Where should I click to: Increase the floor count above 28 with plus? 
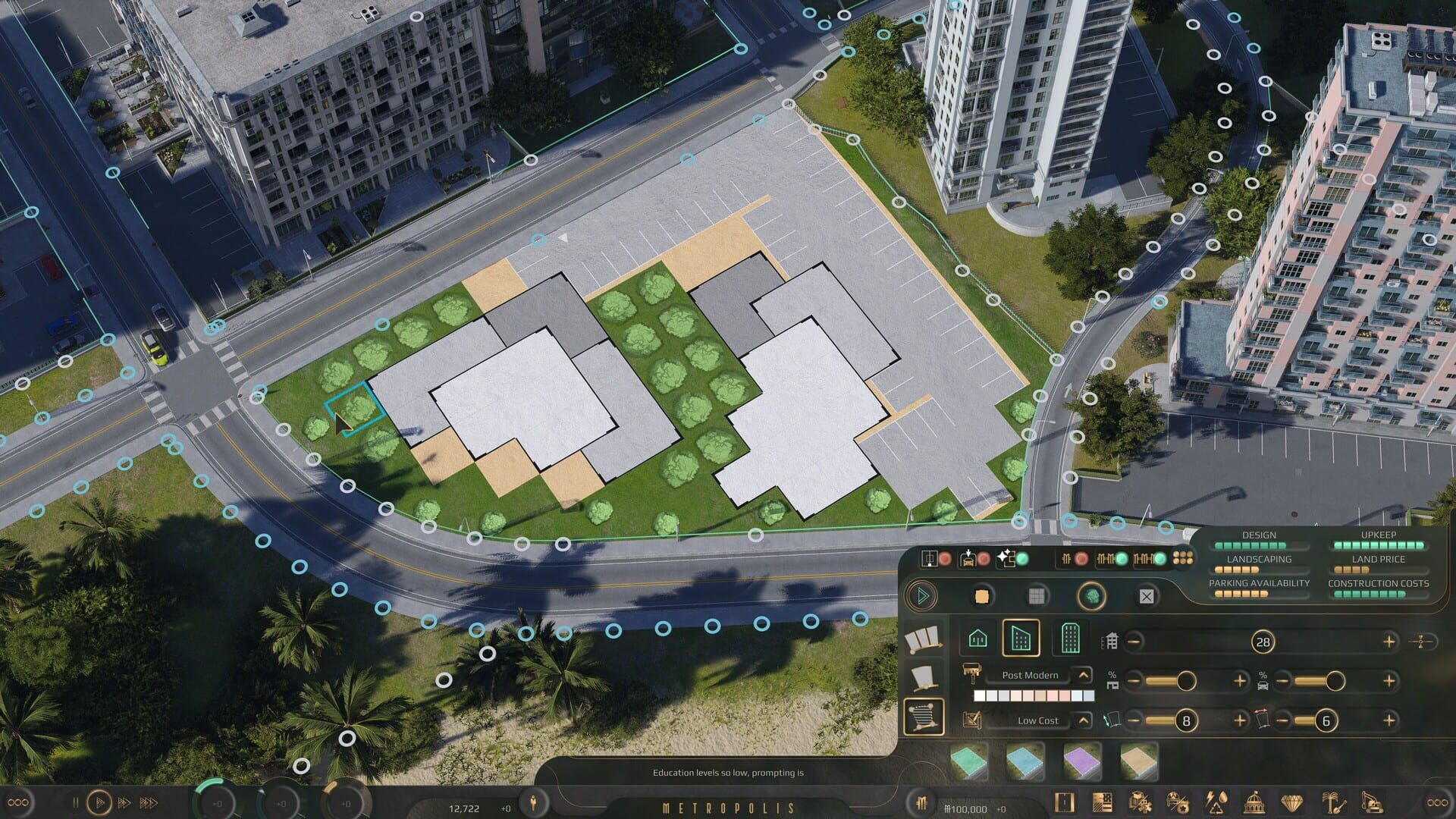coord(1389,641)
